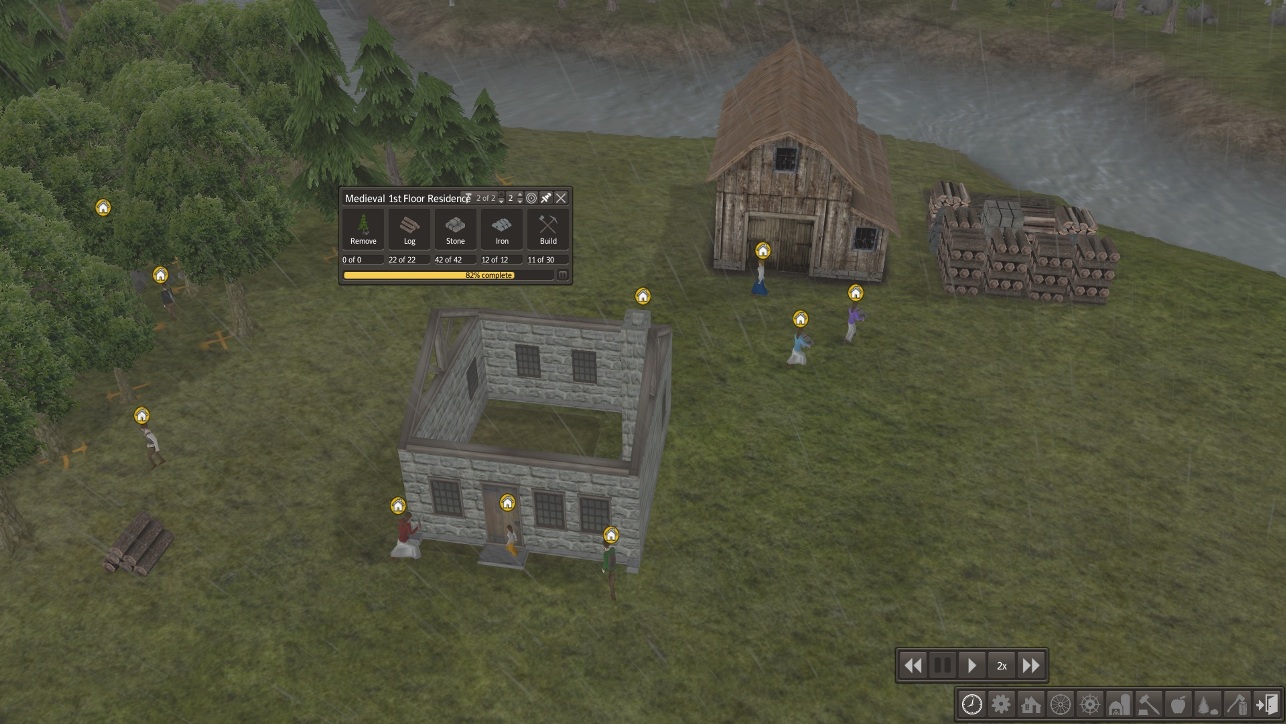Click the exit door icon
1286x724 pixels.
(1266, 704)
